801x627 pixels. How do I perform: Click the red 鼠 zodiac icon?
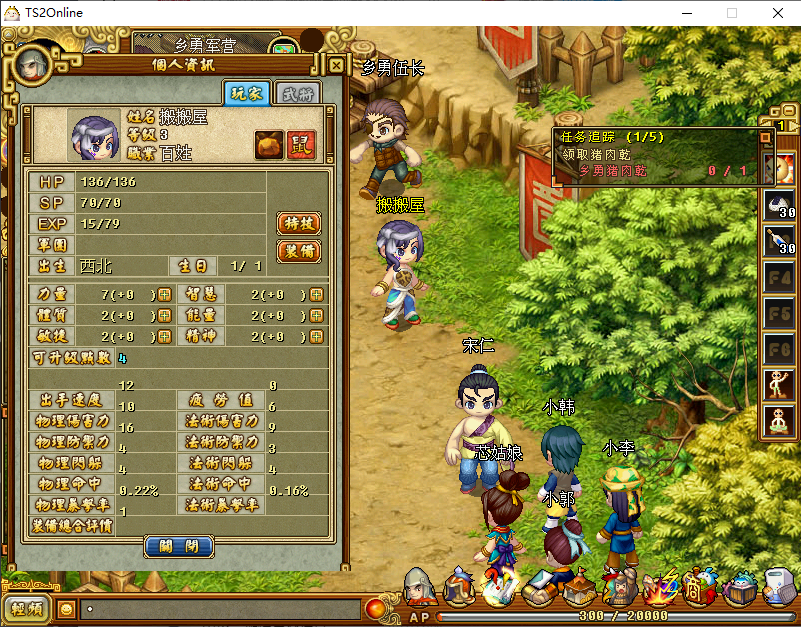click(300, 144)
